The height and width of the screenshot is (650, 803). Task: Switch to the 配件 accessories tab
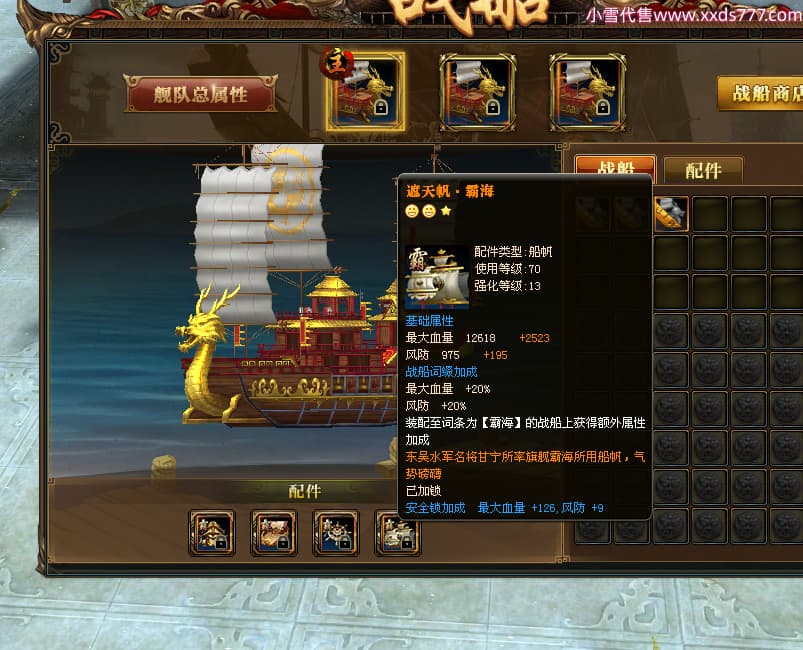[x=702, y=170]
